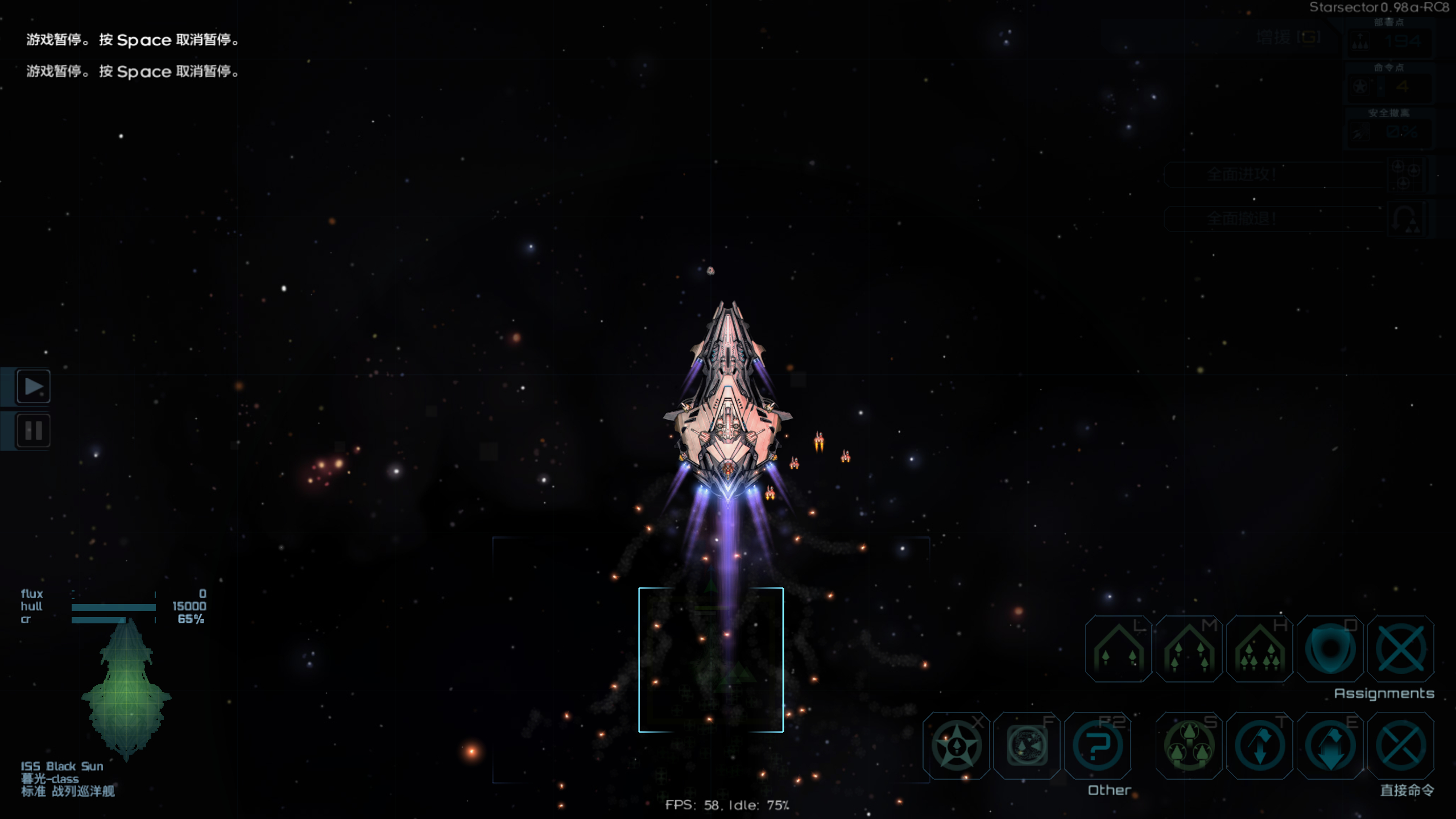1456x819 pixels.
Task: Choose the square F command icon
Action: [1027, 746]
